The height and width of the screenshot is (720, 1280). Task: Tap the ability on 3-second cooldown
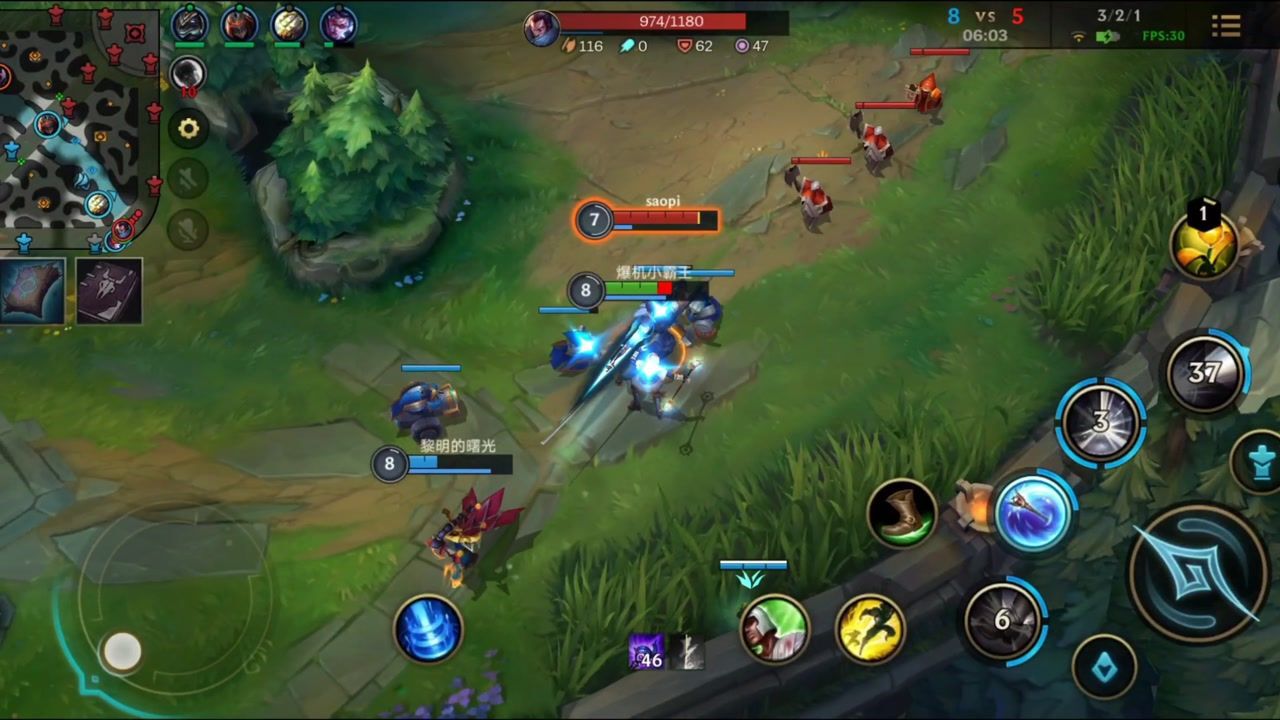[x=1100, y=422]
